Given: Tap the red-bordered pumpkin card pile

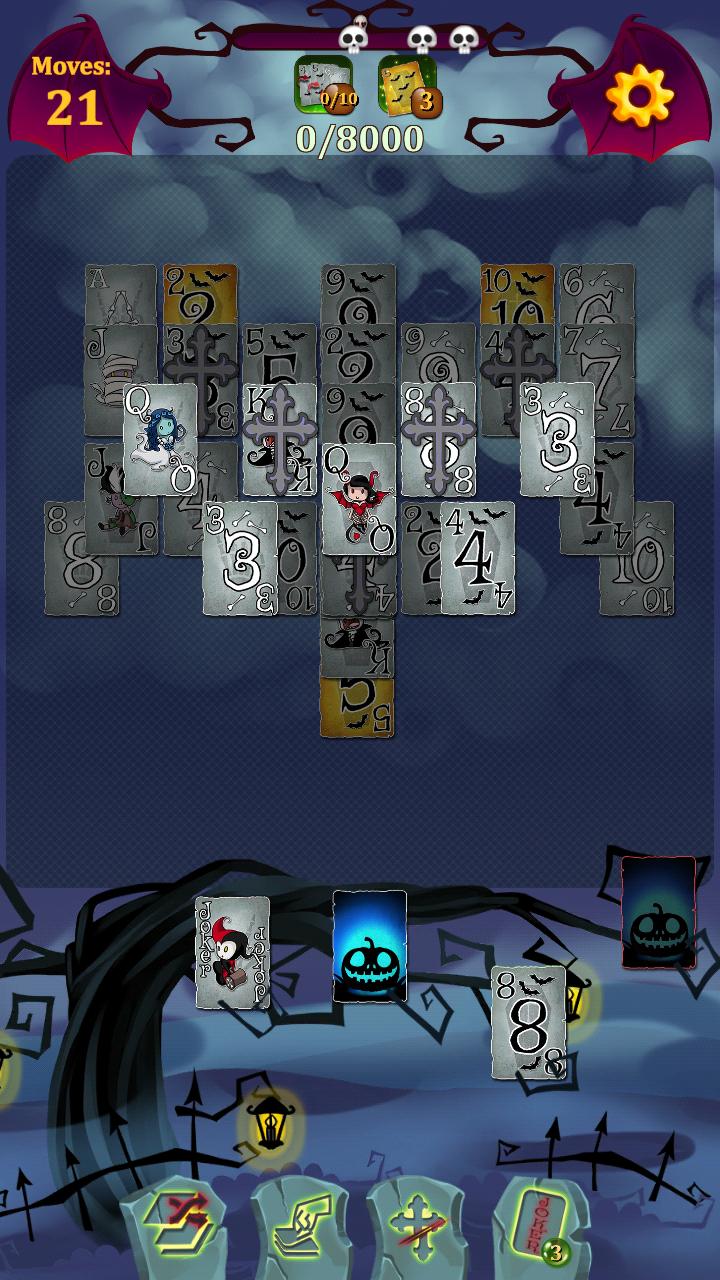Looking at the screenshot, I should pos(658,912).
